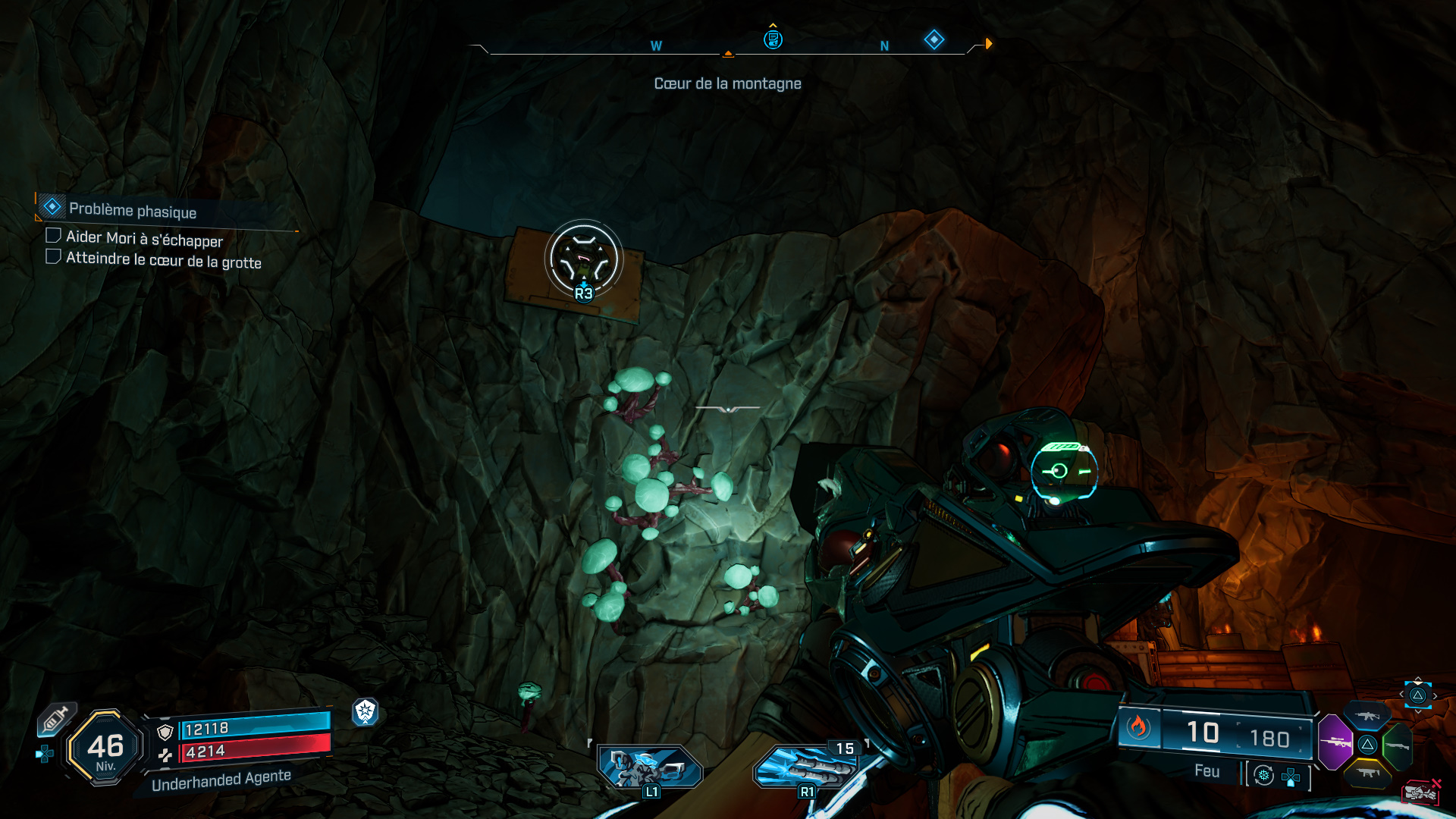Activate the dual-gun action skill icon

(650, 765)
